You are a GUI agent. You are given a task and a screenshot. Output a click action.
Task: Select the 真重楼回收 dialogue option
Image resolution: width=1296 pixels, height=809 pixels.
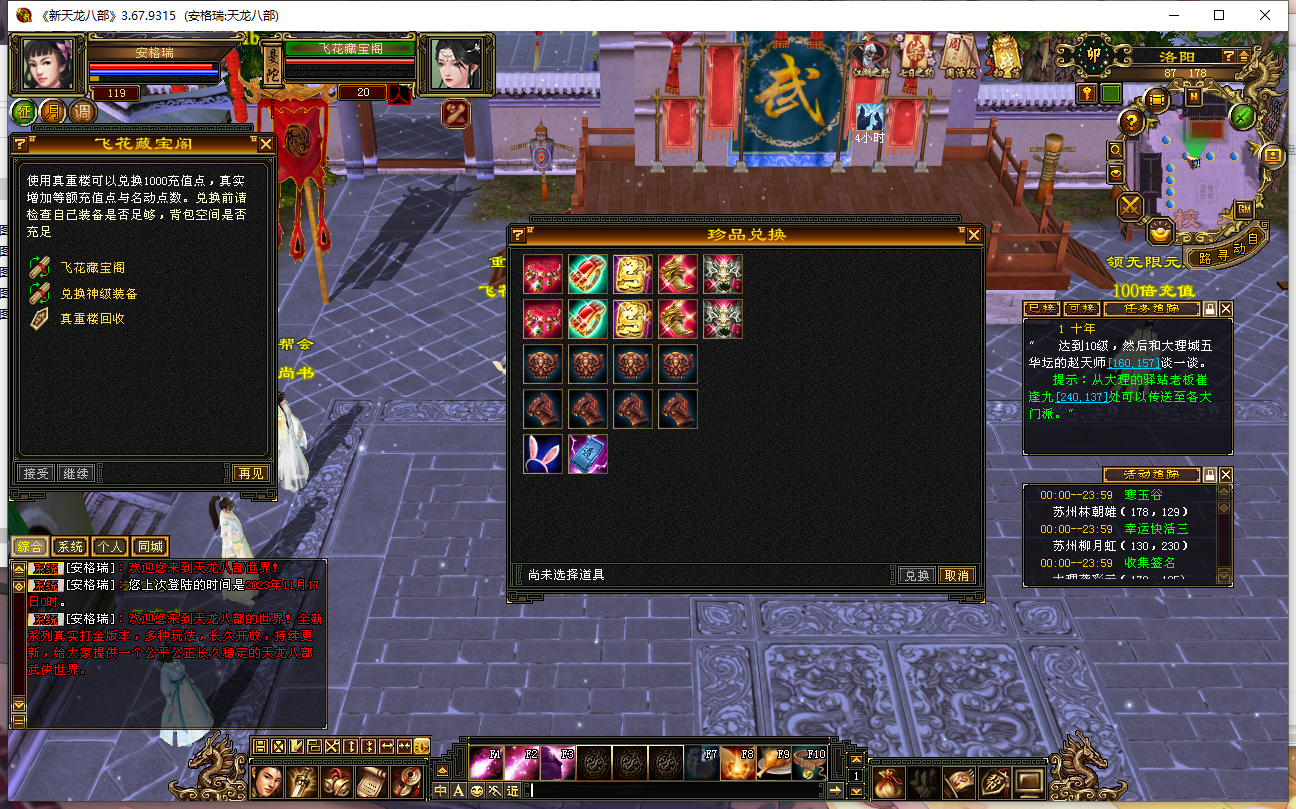tap(92, 318)
